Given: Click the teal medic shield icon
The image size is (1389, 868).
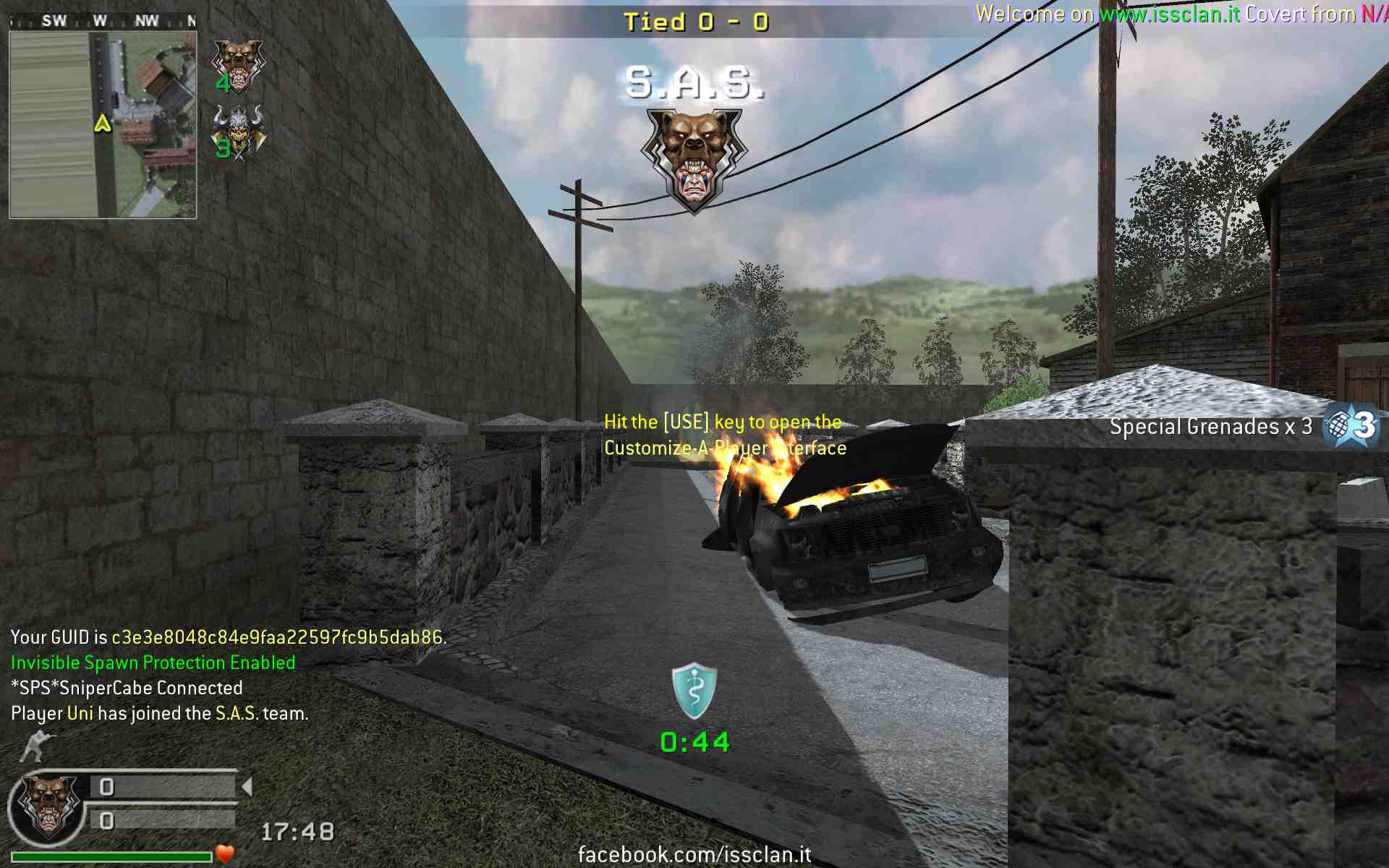Looking at the screenshot, I should pos(694,691).
